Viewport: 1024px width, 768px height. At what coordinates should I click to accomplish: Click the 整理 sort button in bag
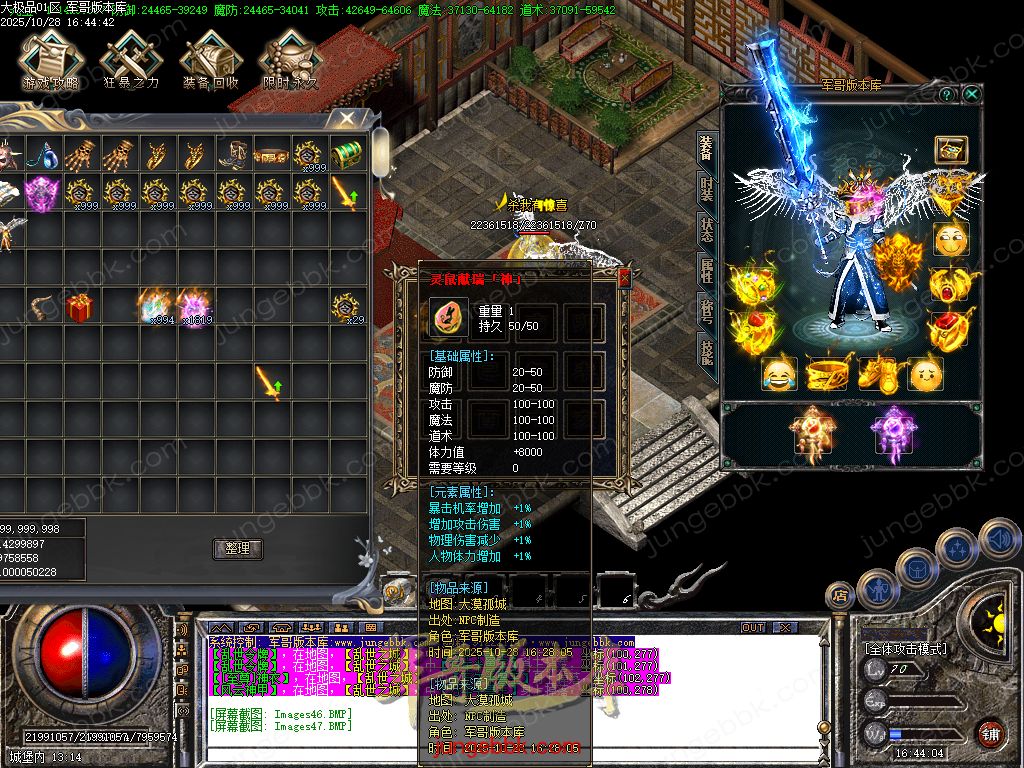pyautogui.click(x=238, y=548)
